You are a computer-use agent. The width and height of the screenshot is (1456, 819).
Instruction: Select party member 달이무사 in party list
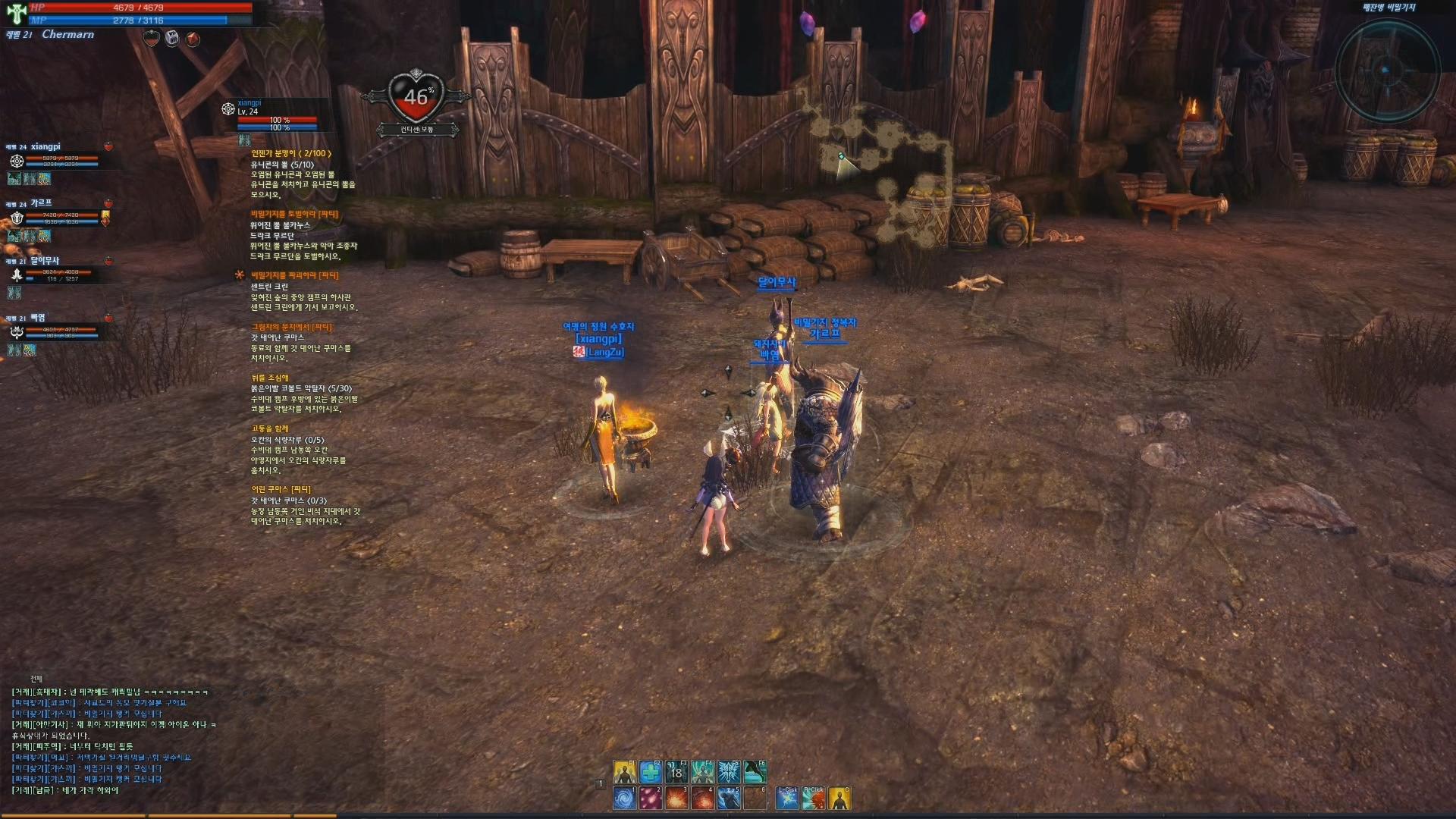[45, 261]
